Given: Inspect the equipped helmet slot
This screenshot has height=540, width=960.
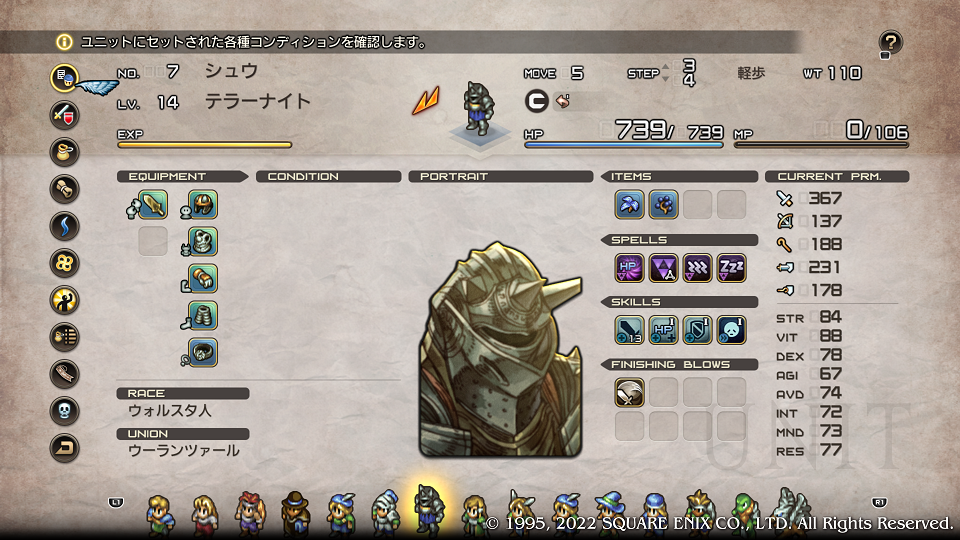Looking at the screenshot, I should point(203,205).
